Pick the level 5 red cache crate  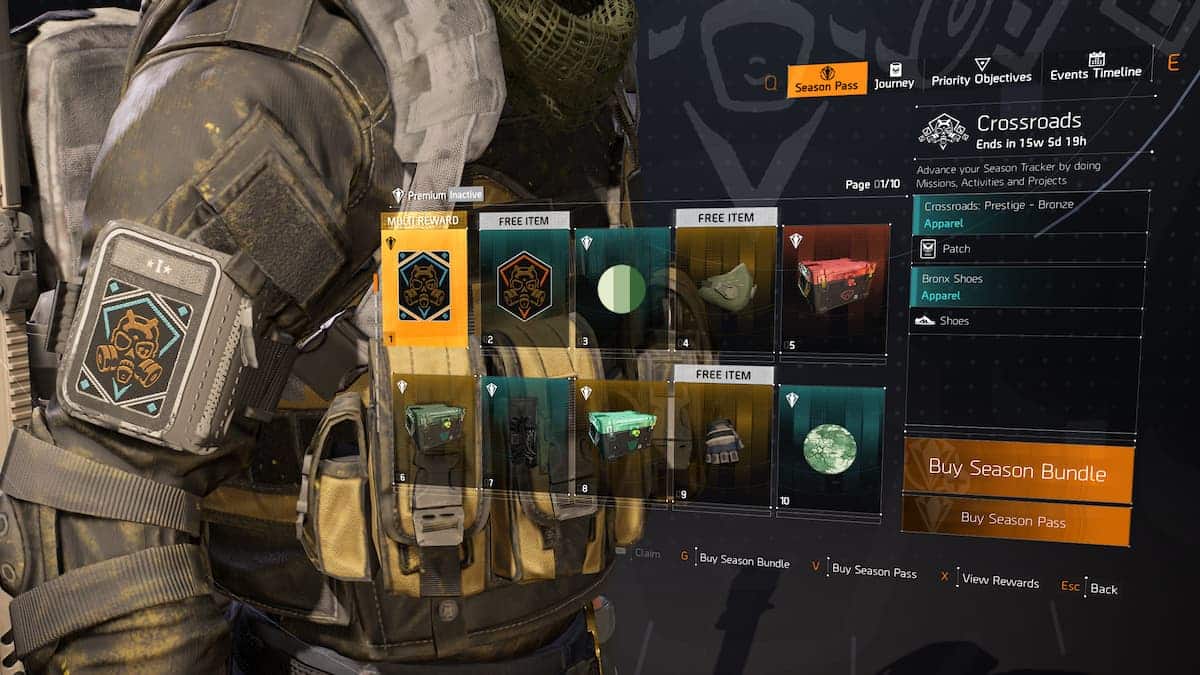pyautogui.click(x=835, y=289)
